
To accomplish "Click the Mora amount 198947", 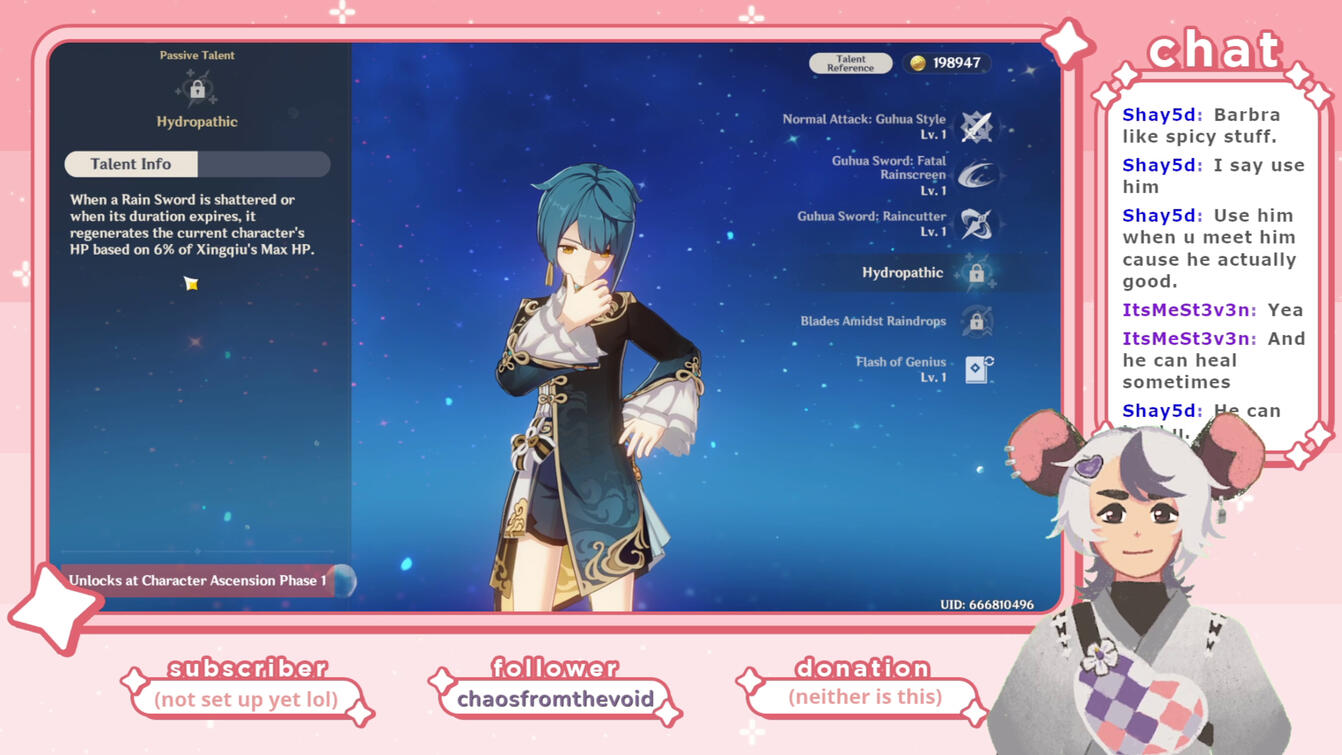I will click(958, 62).
